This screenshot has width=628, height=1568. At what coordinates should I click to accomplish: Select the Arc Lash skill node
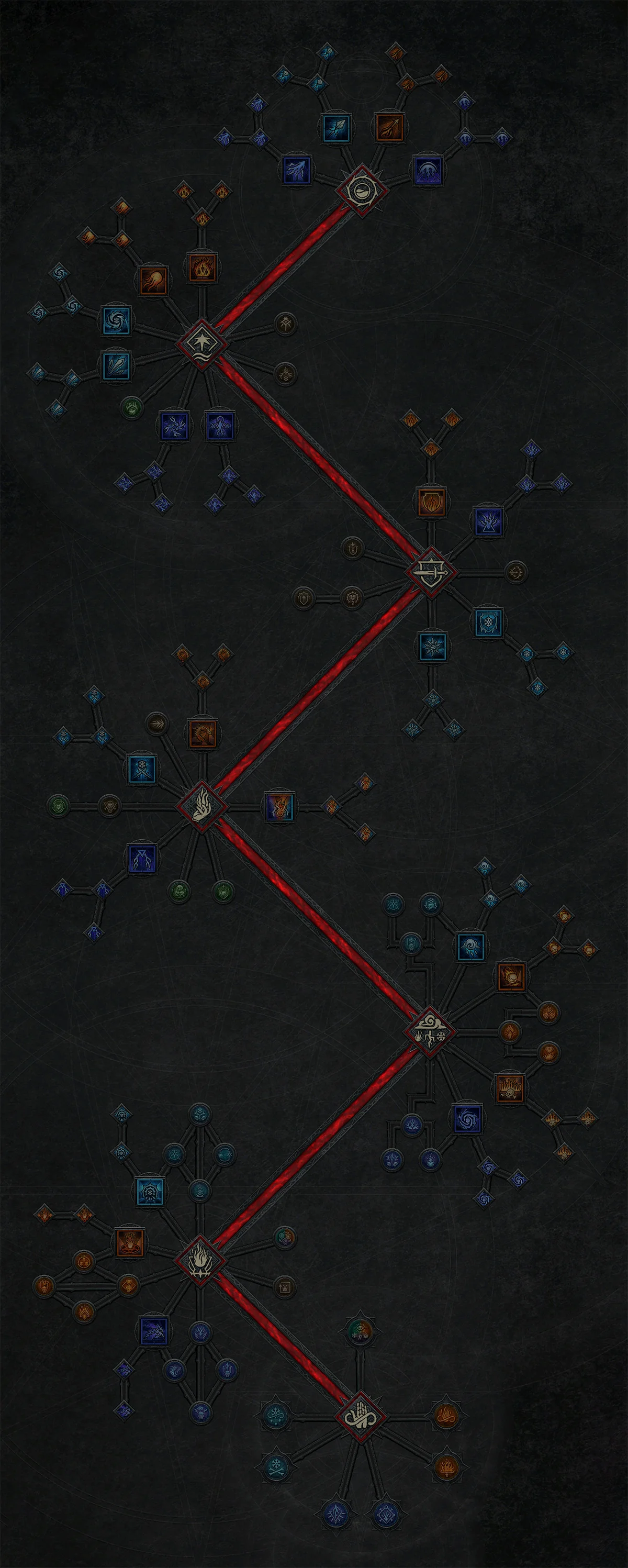pos(428,171)
